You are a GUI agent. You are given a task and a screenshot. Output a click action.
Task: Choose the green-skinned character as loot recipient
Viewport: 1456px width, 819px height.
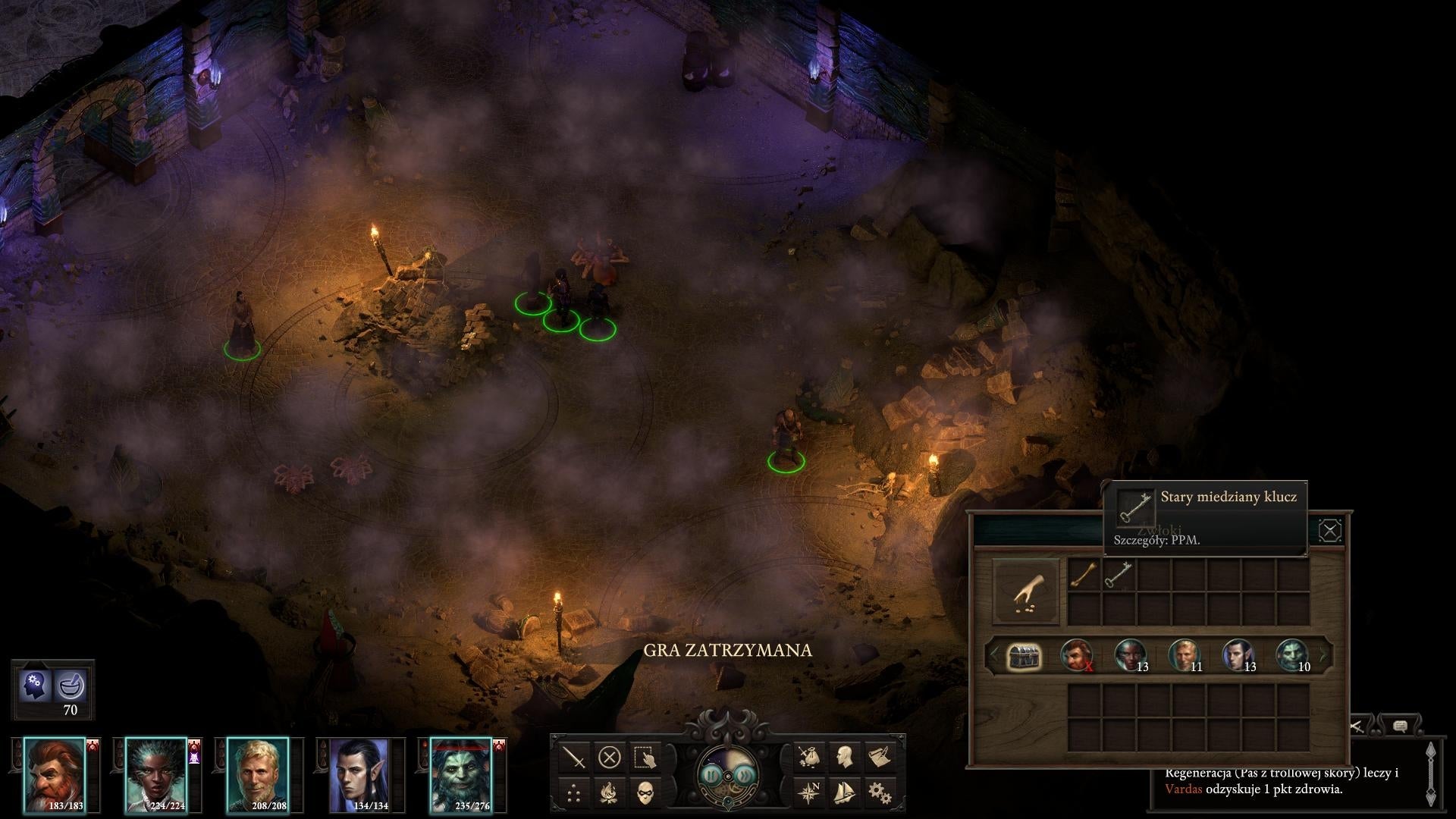(1292, 656)
